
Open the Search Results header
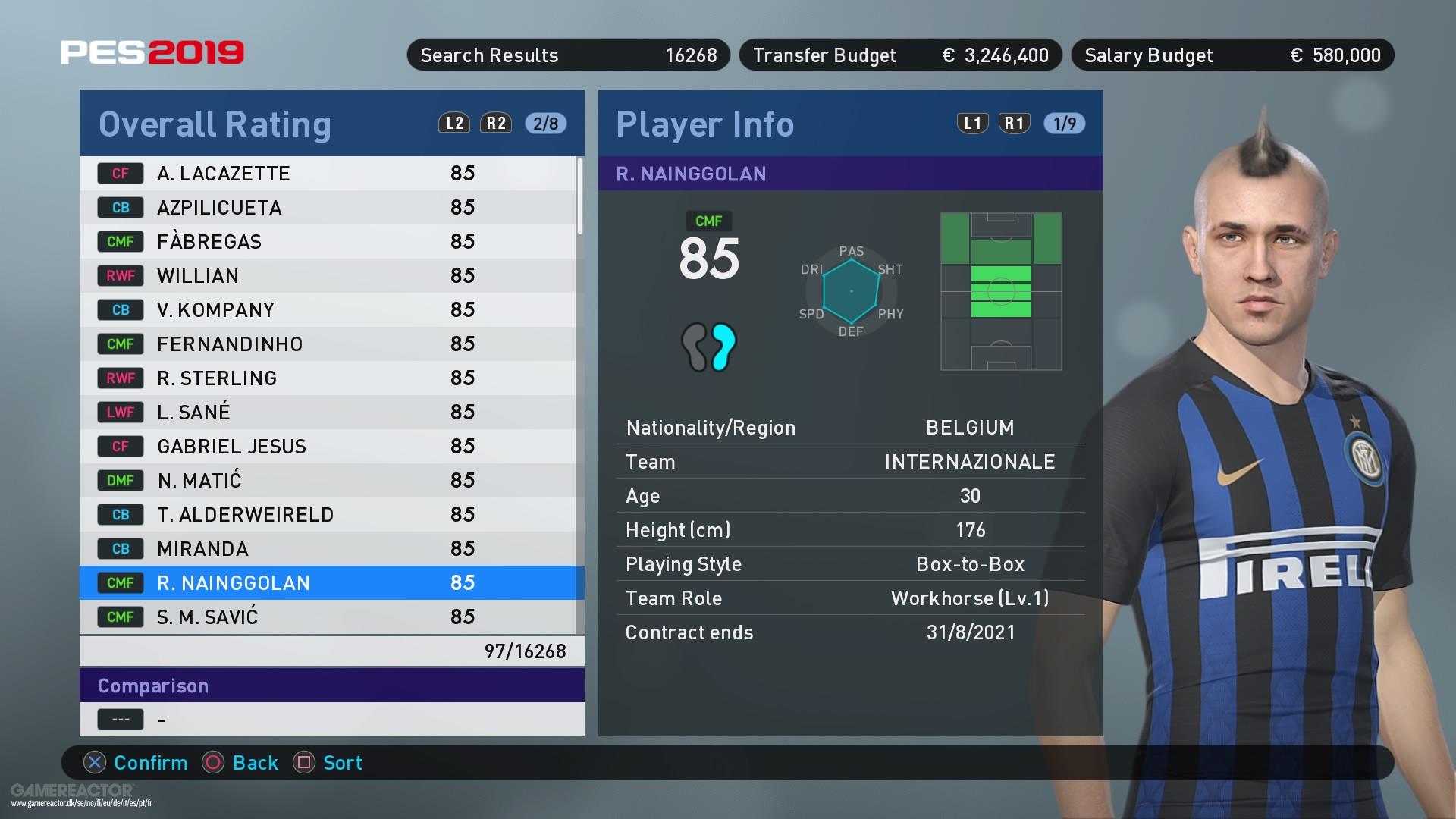567,55
